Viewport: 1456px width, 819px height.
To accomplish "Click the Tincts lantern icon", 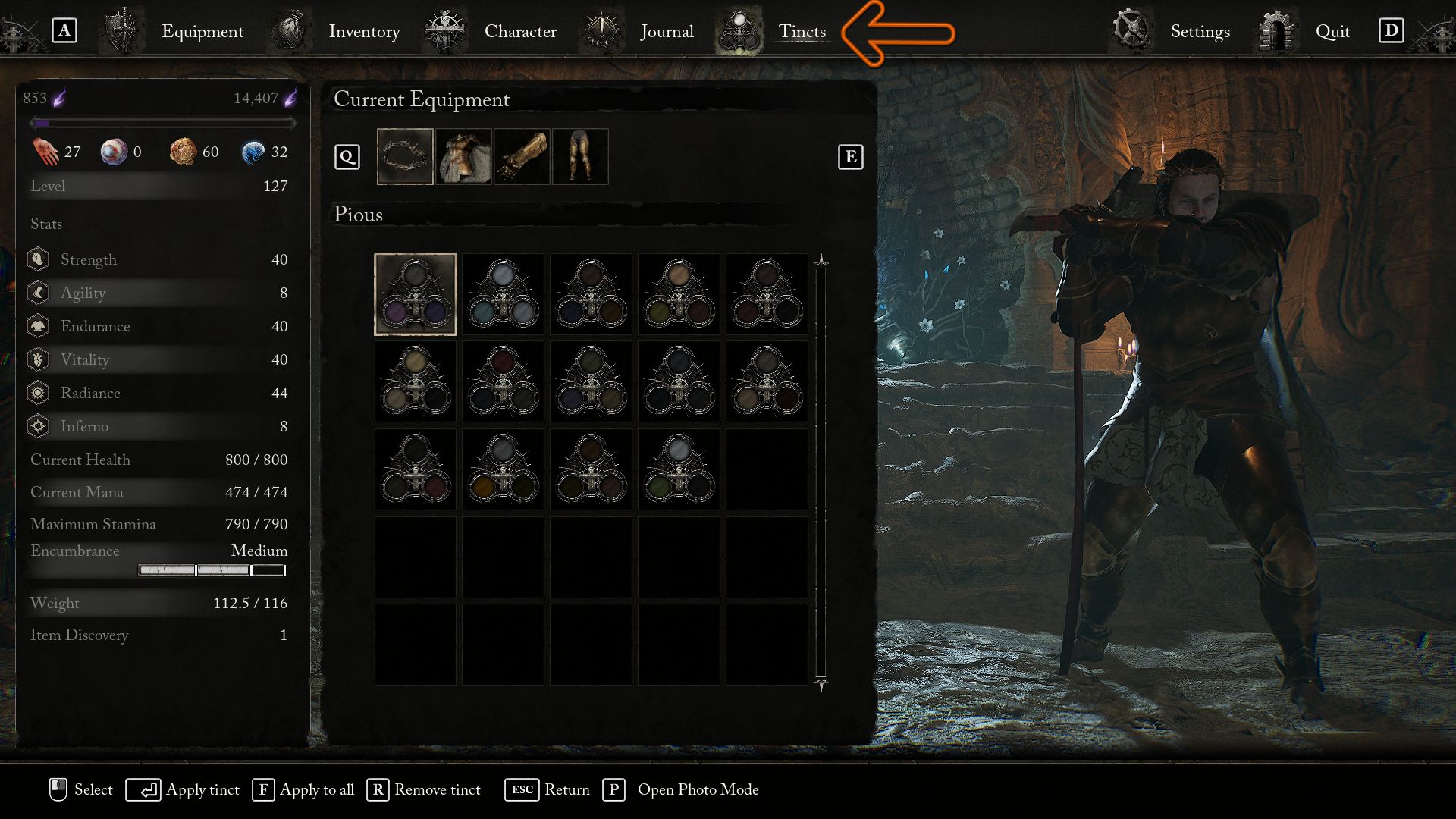I will [738, 30].
